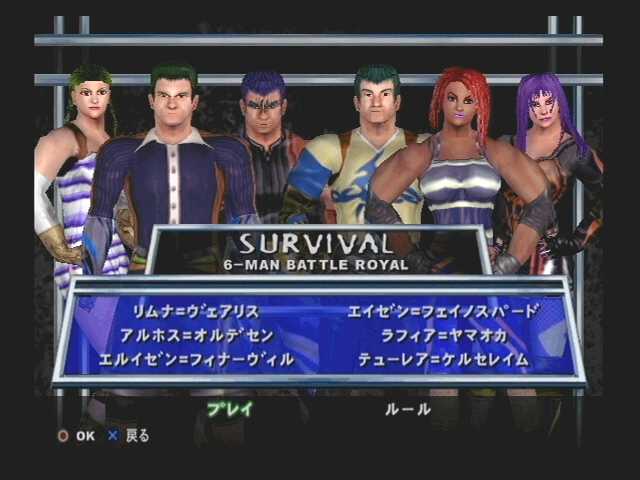Pick the エルイゼン=フィナーヴィル row
Viewport: 640px width, 480px height.
click(x=196, y=358)
